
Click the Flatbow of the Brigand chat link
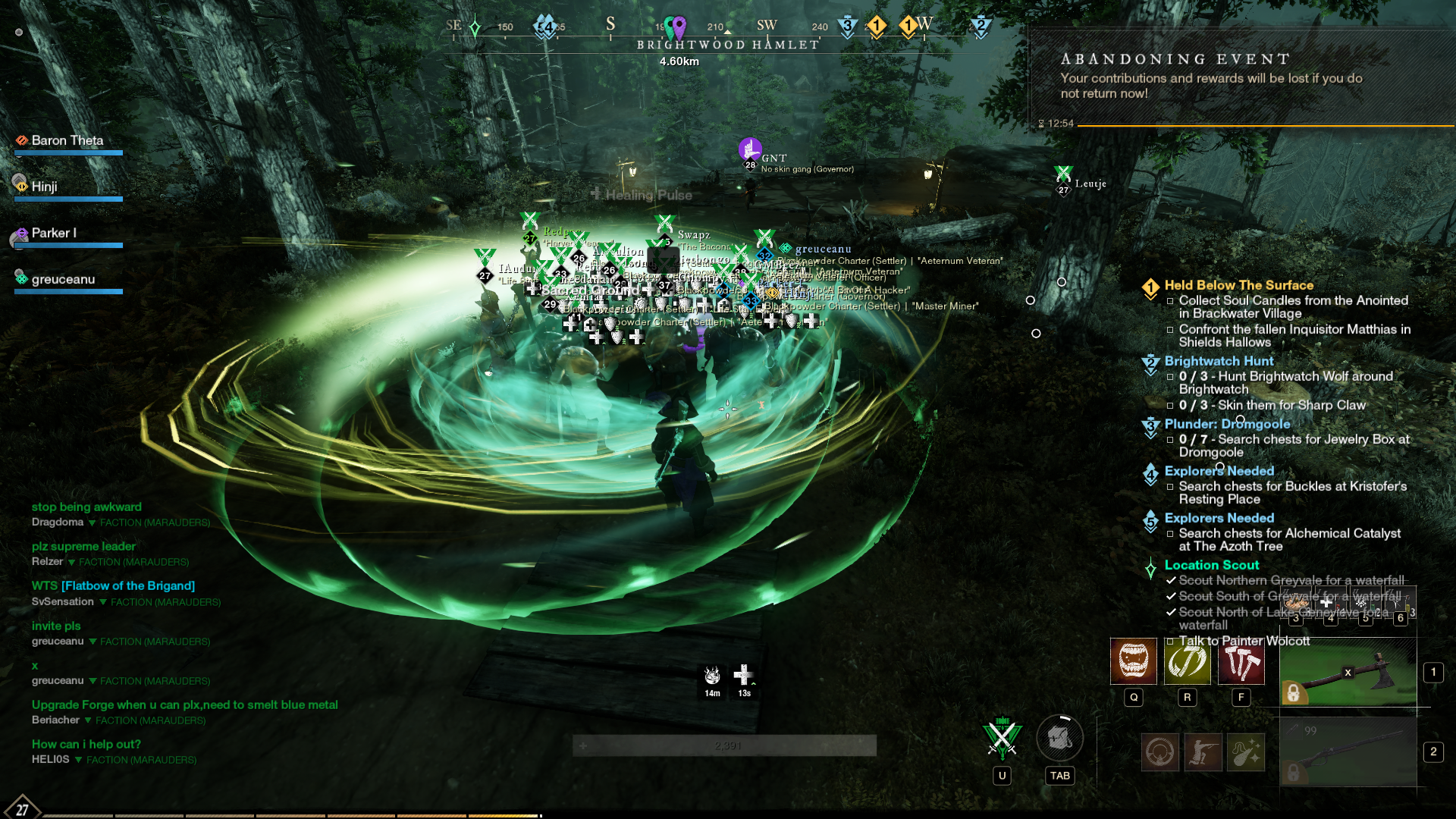pos(128,585)
